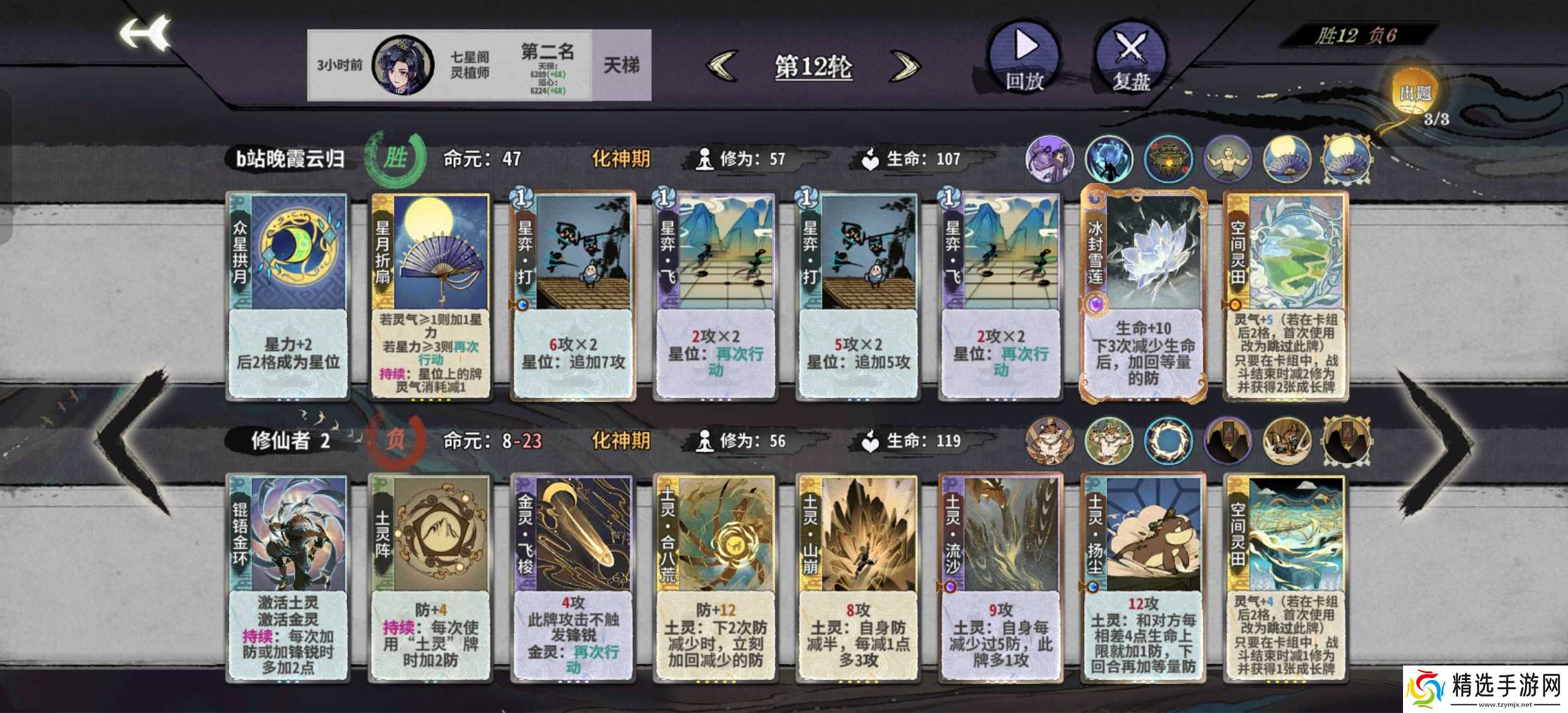Select the golden-framed mountain talisman icon at far right

(x=1348, y=441)
